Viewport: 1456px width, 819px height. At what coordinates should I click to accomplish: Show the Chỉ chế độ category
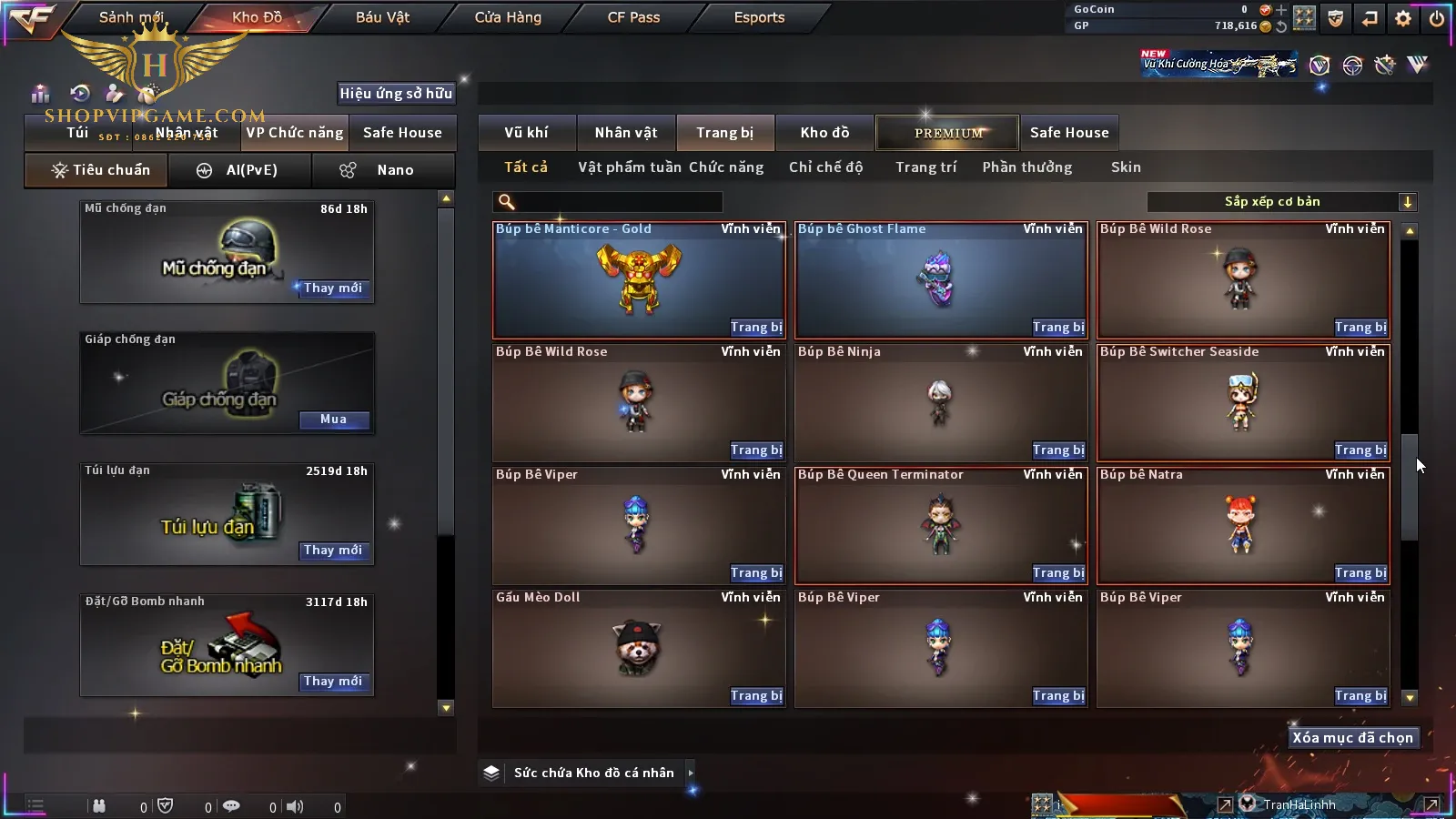(x=825, y=167)
